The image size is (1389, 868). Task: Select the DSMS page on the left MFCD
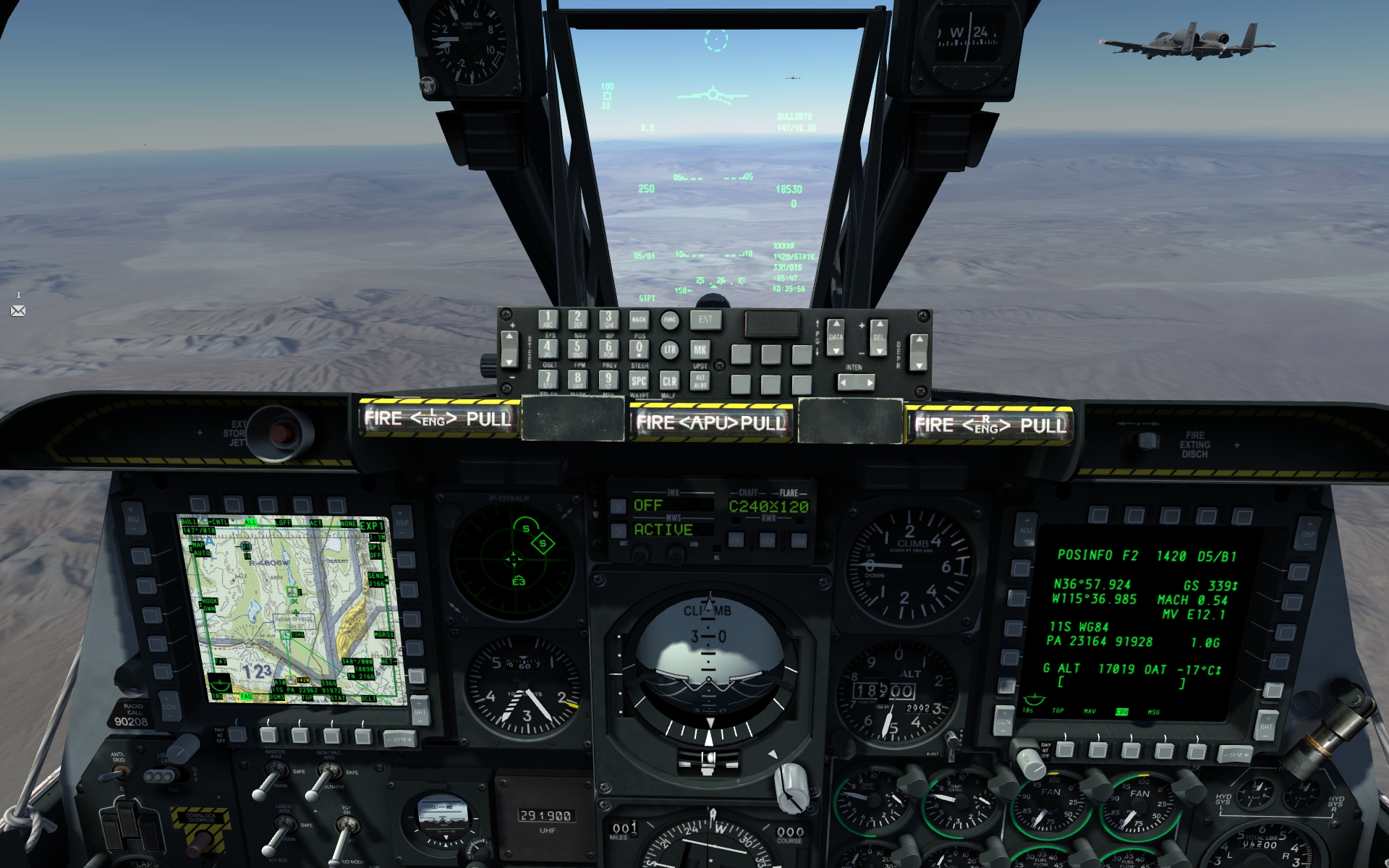tap(269, 736)
